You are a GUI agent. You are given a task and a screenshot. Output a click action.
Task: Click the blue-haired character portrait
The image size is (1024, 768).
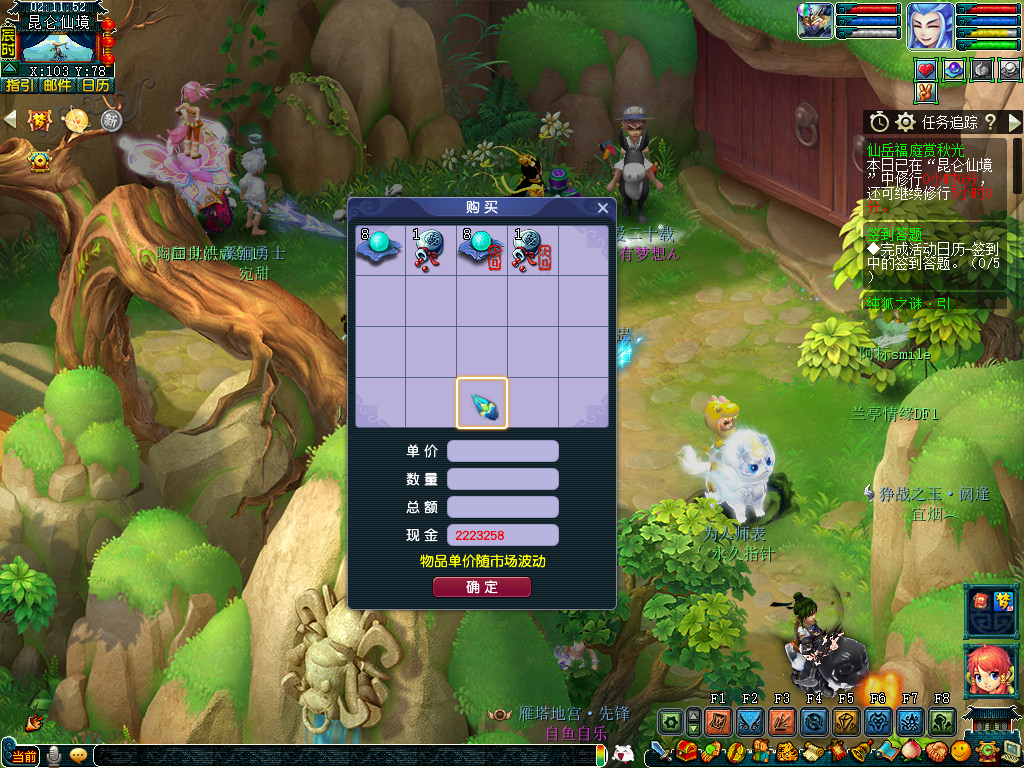(x=930, y=25)
